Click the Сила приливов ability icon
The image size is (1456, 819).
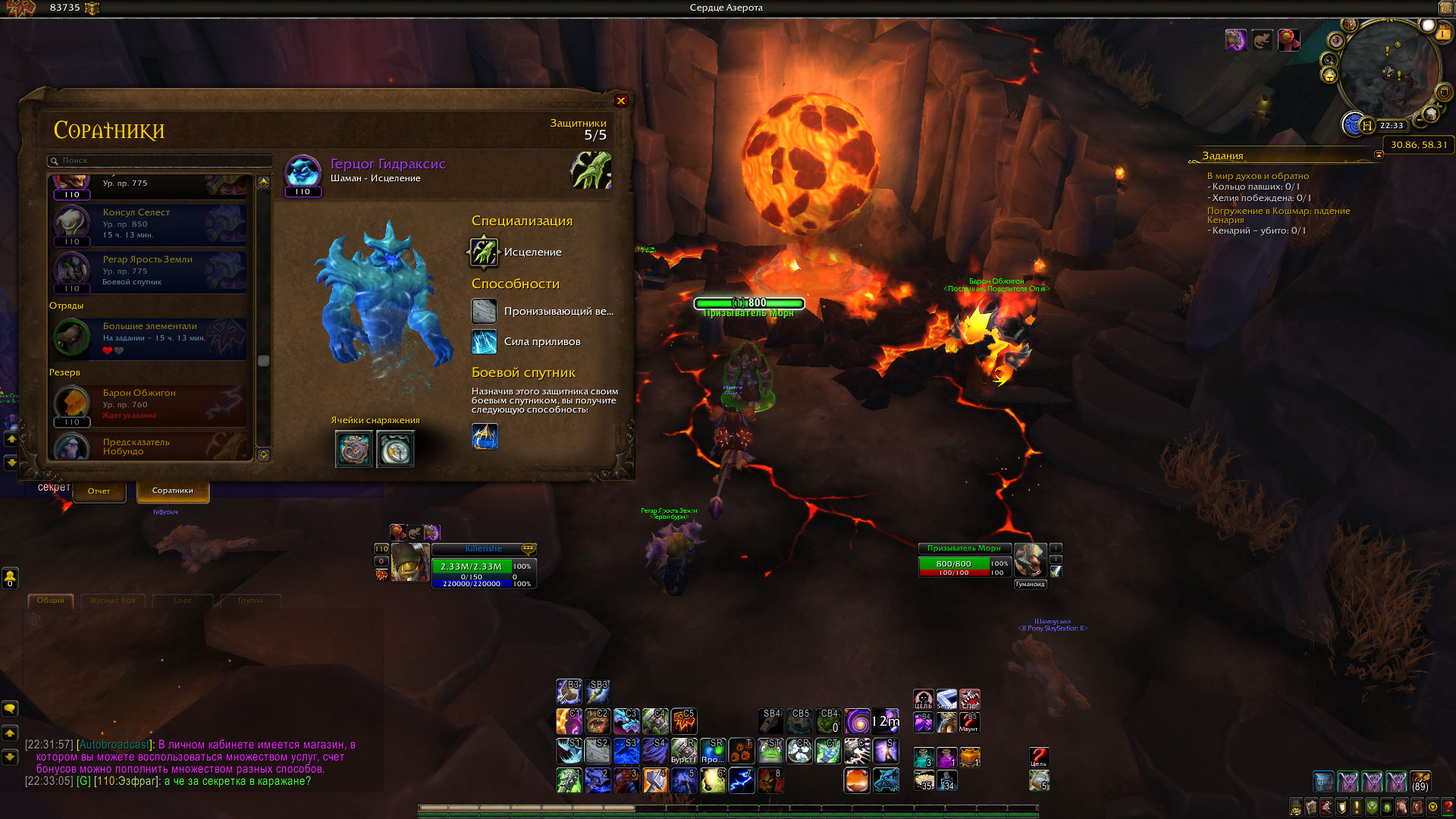click(x=484, y=342)
